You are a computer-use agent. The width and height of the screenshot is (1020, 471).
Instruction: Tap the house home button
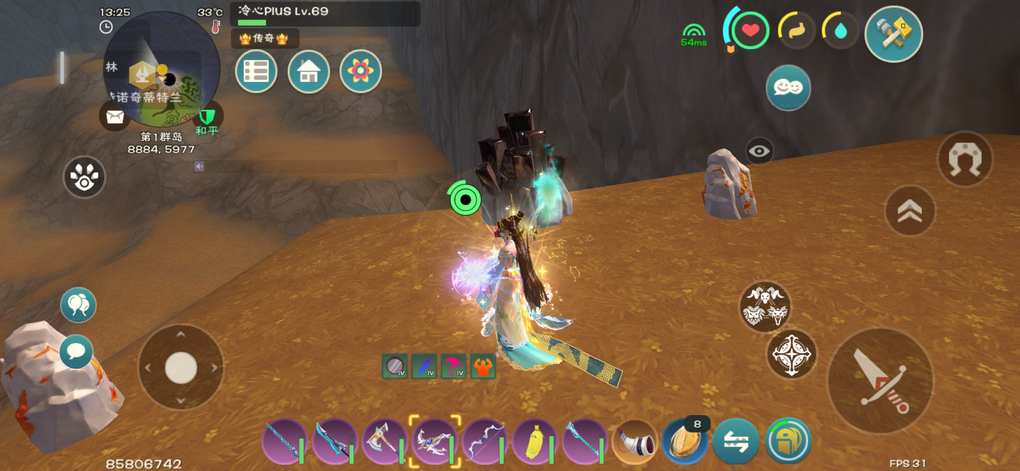click(309, 71)
